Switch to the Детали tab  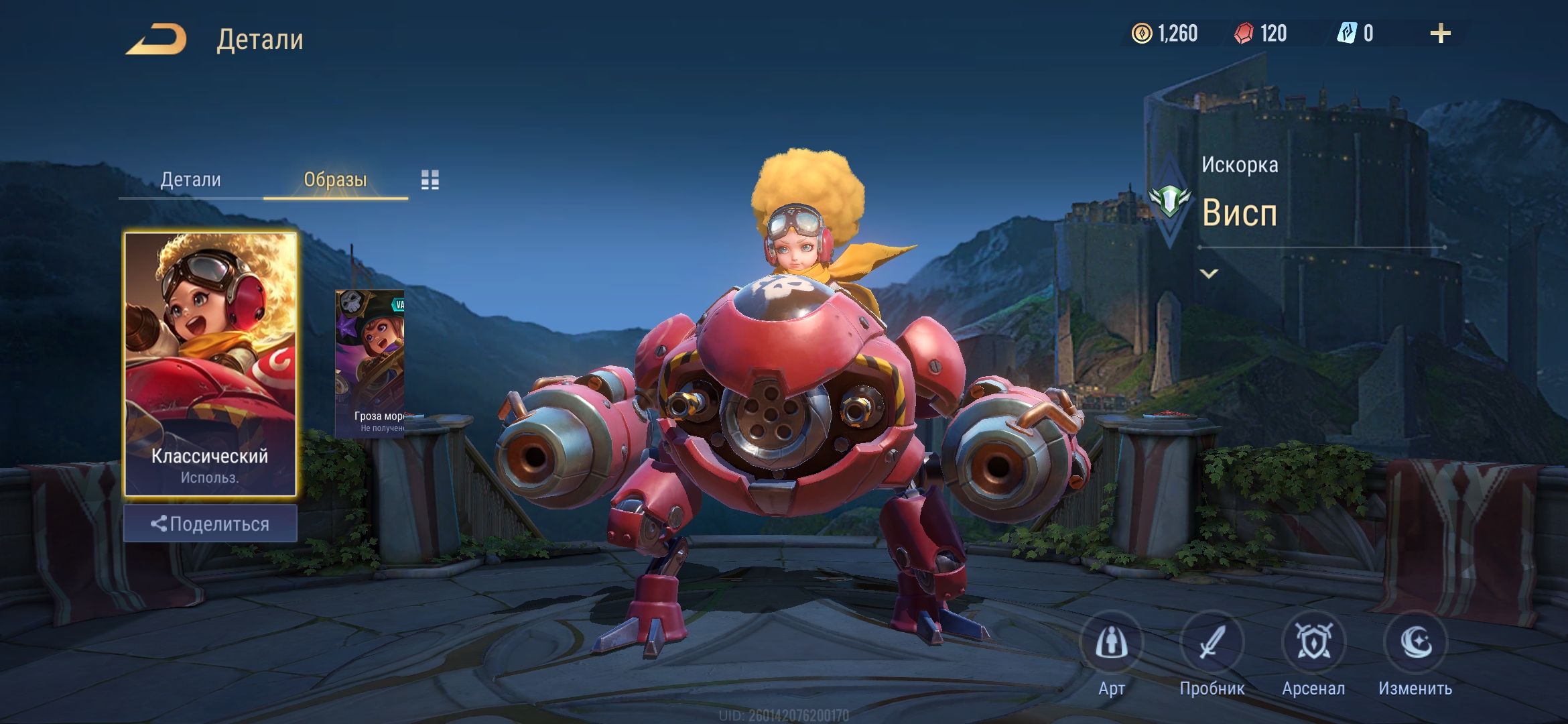click(190, 180)
